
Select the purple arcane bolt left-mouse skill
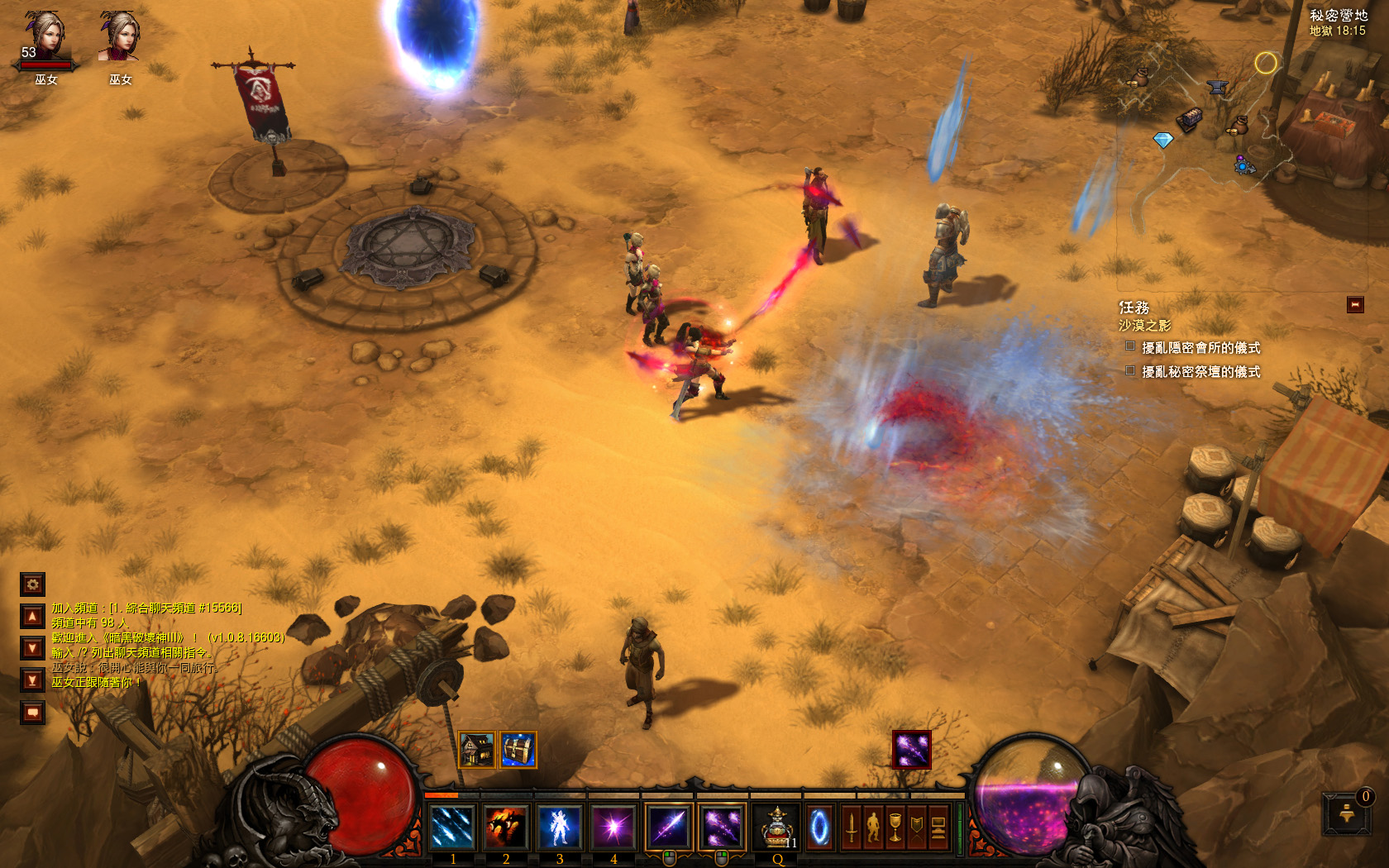point(669,826)
